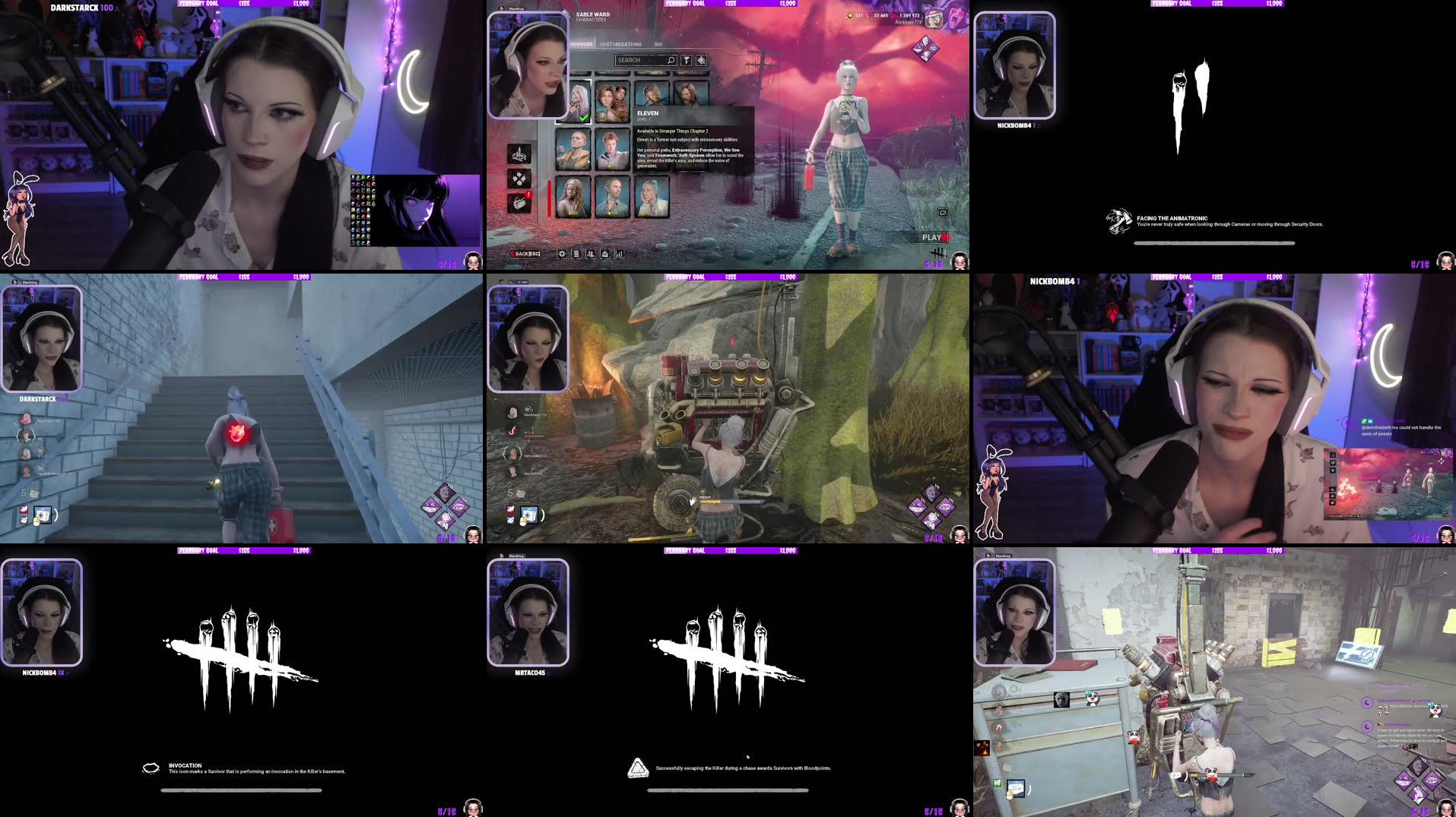Click the BACK [ESC] button
Image resolution: width=1456 pixels, height=817 pixels.
(526, 253)
